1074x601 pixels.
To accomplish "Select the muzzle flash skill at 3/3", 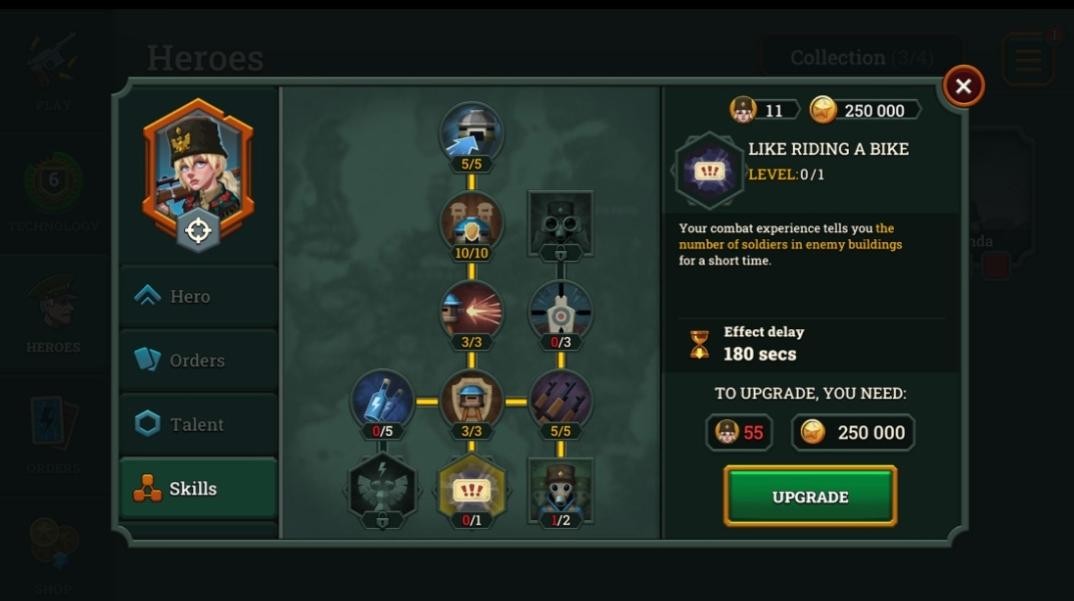I will click(x=471, y=311).
